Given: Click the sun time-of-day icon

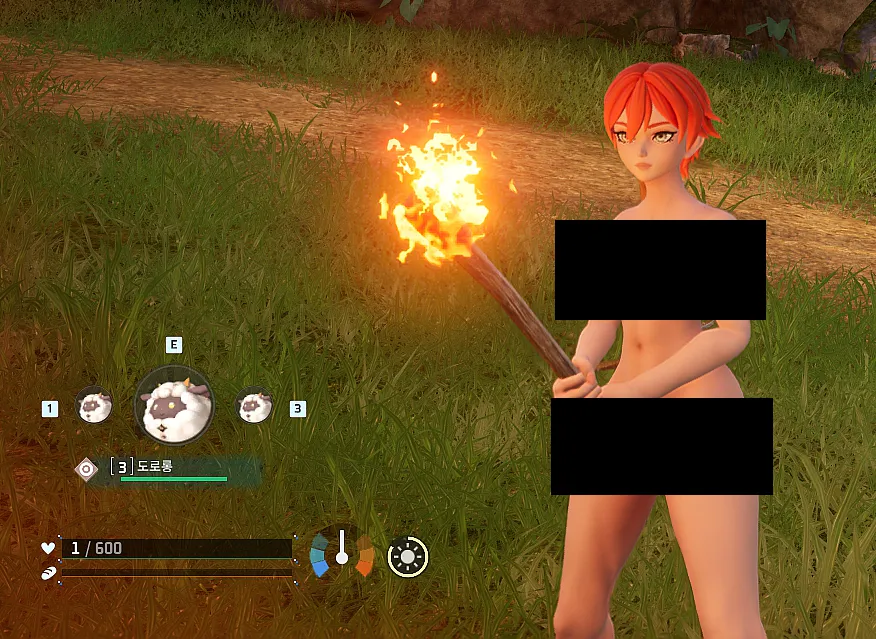Looking at the screenshot, I should (408, 556).
